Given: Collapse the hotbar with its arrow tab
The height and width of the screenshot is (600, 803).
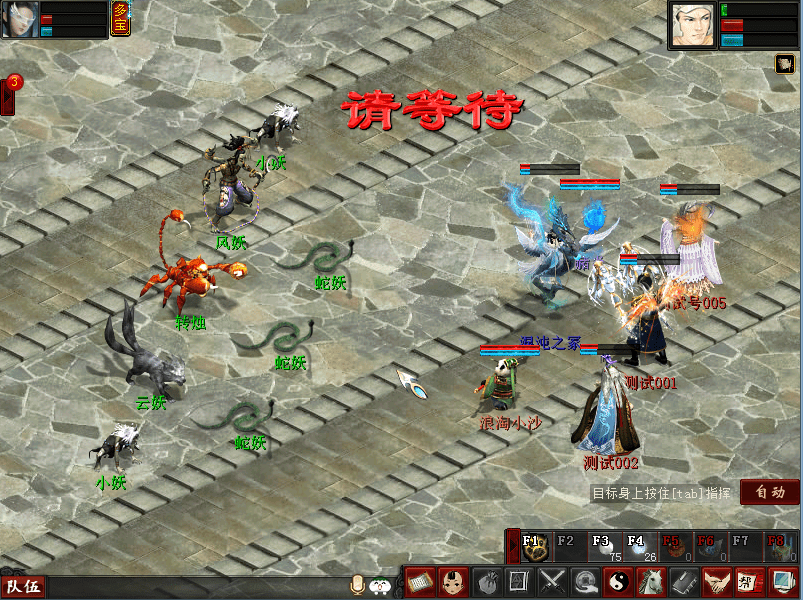Looking at the screenshot, I should point(513,546).
